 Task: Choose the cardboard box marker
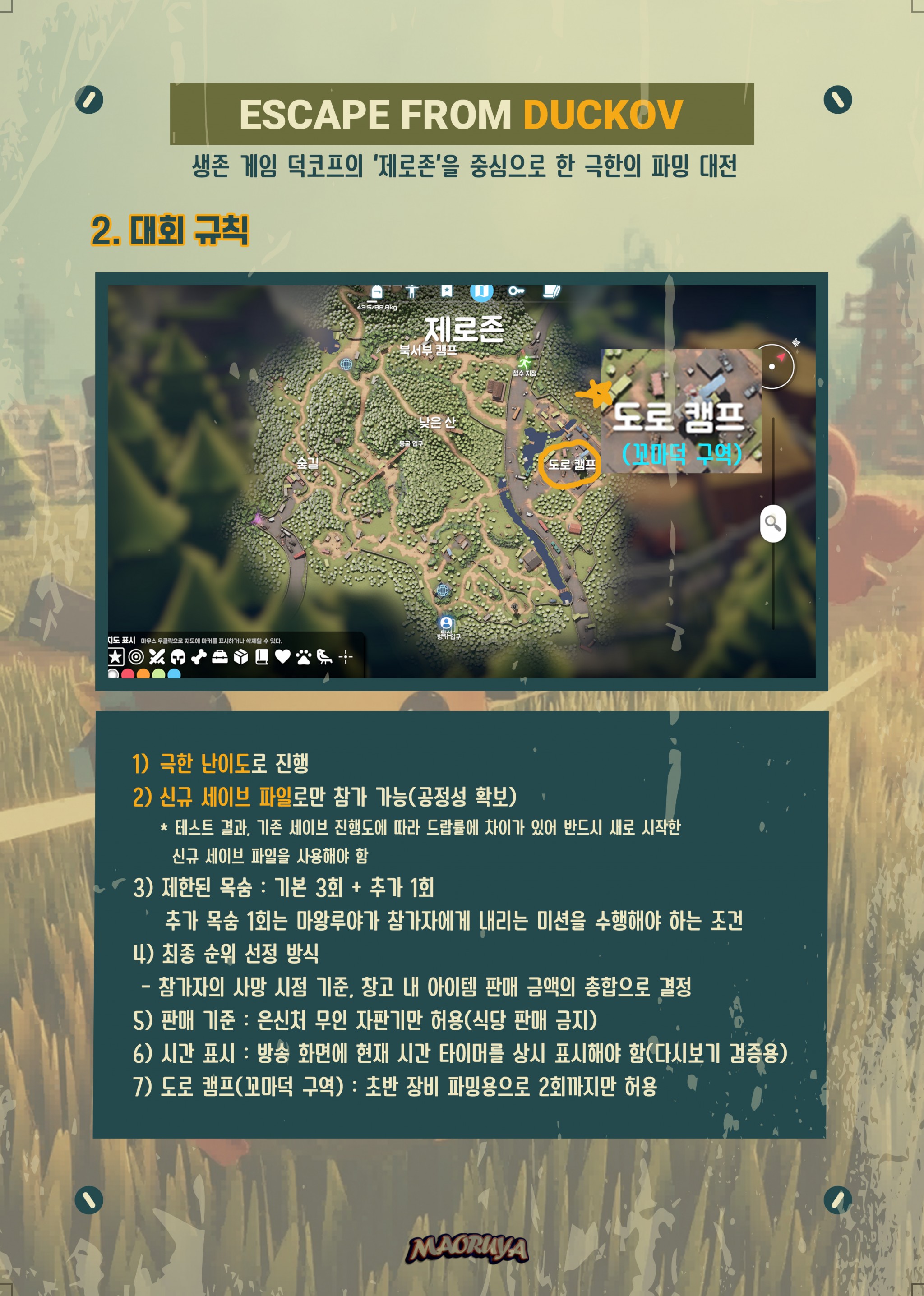pos(240,657)
